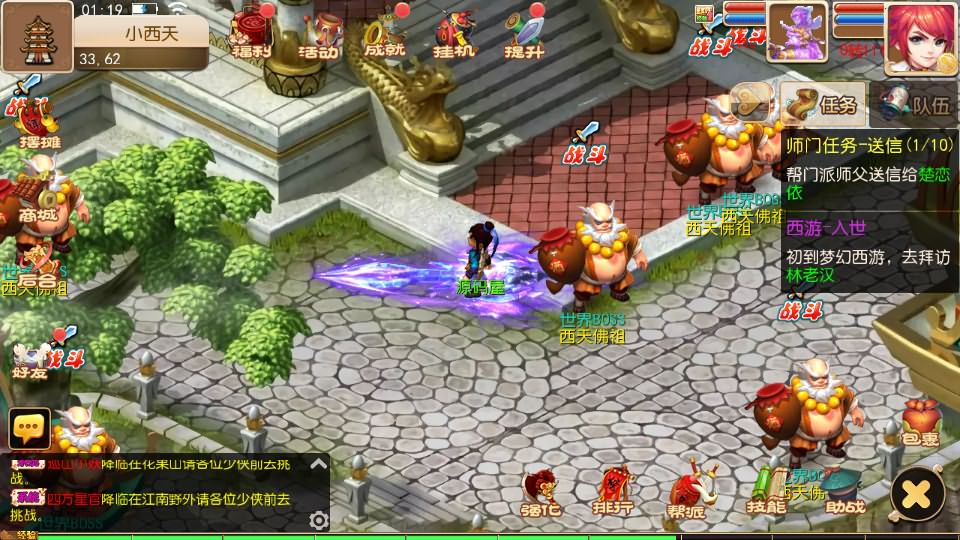Select the purple pet portrait
This screenshot has height=540, width=960.
[797, 30]
